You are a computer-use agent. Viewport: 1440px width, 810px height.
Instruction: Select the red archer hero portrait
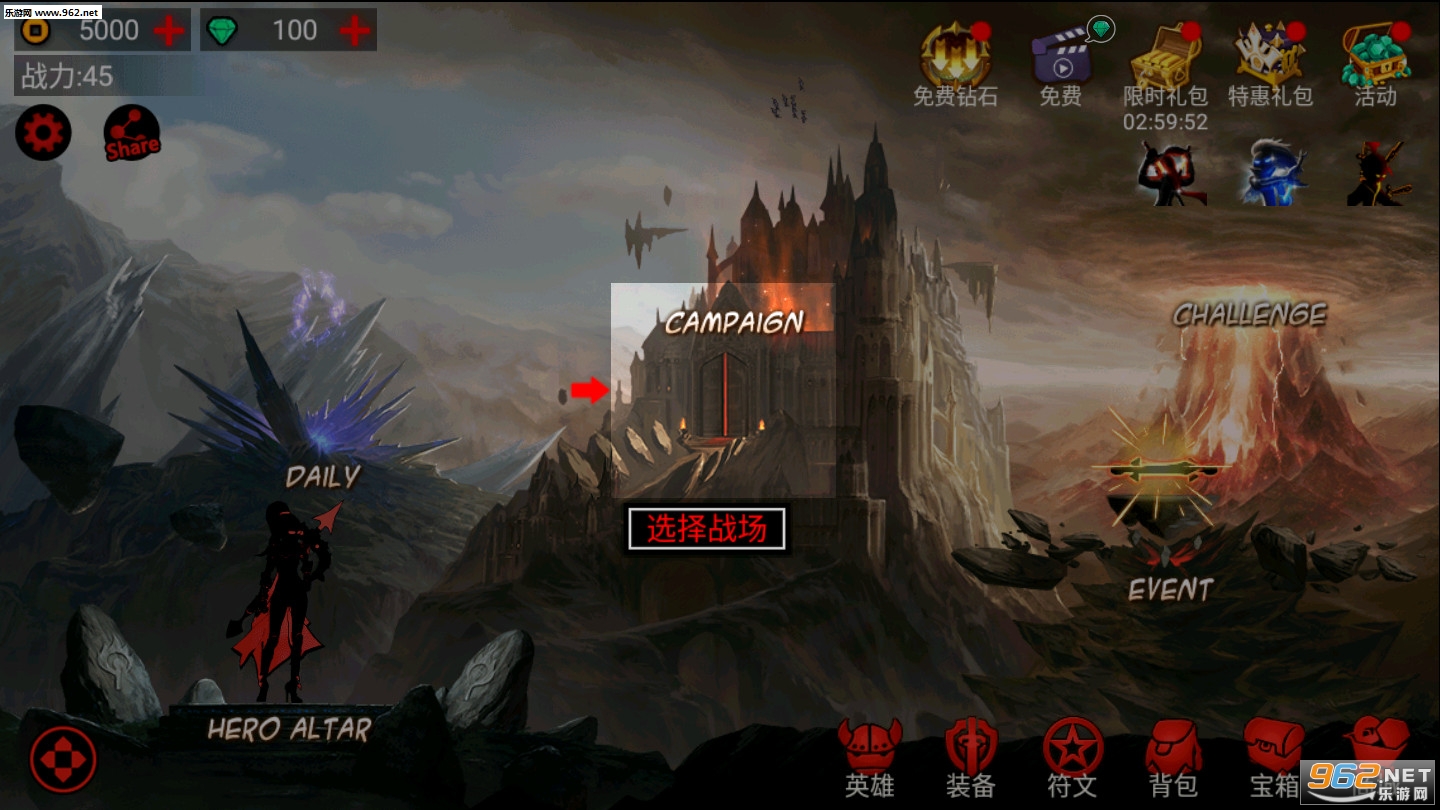(1170, 178)
